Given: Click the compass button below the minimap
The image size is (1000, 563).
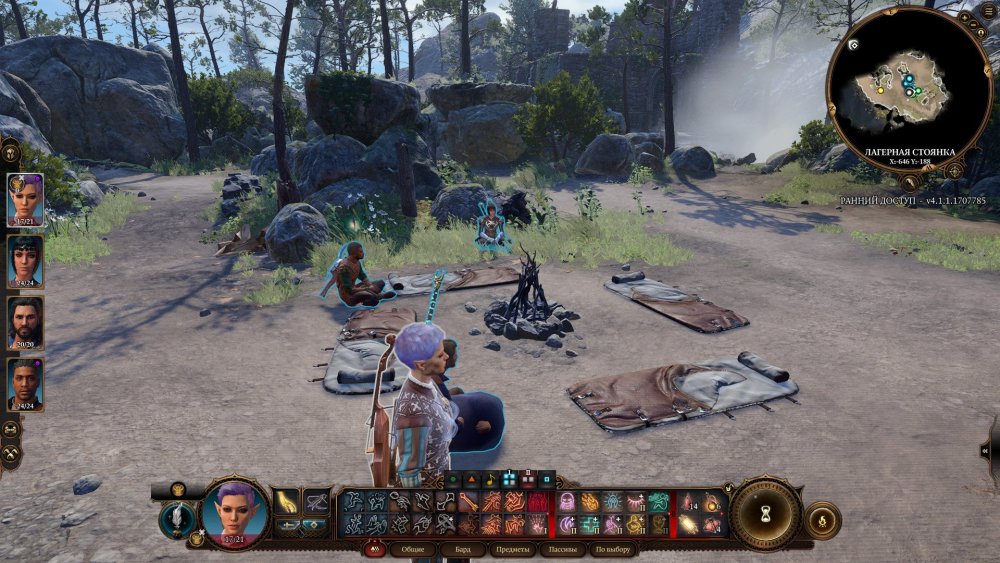Looking at the screenshot, I should (954, 171).
